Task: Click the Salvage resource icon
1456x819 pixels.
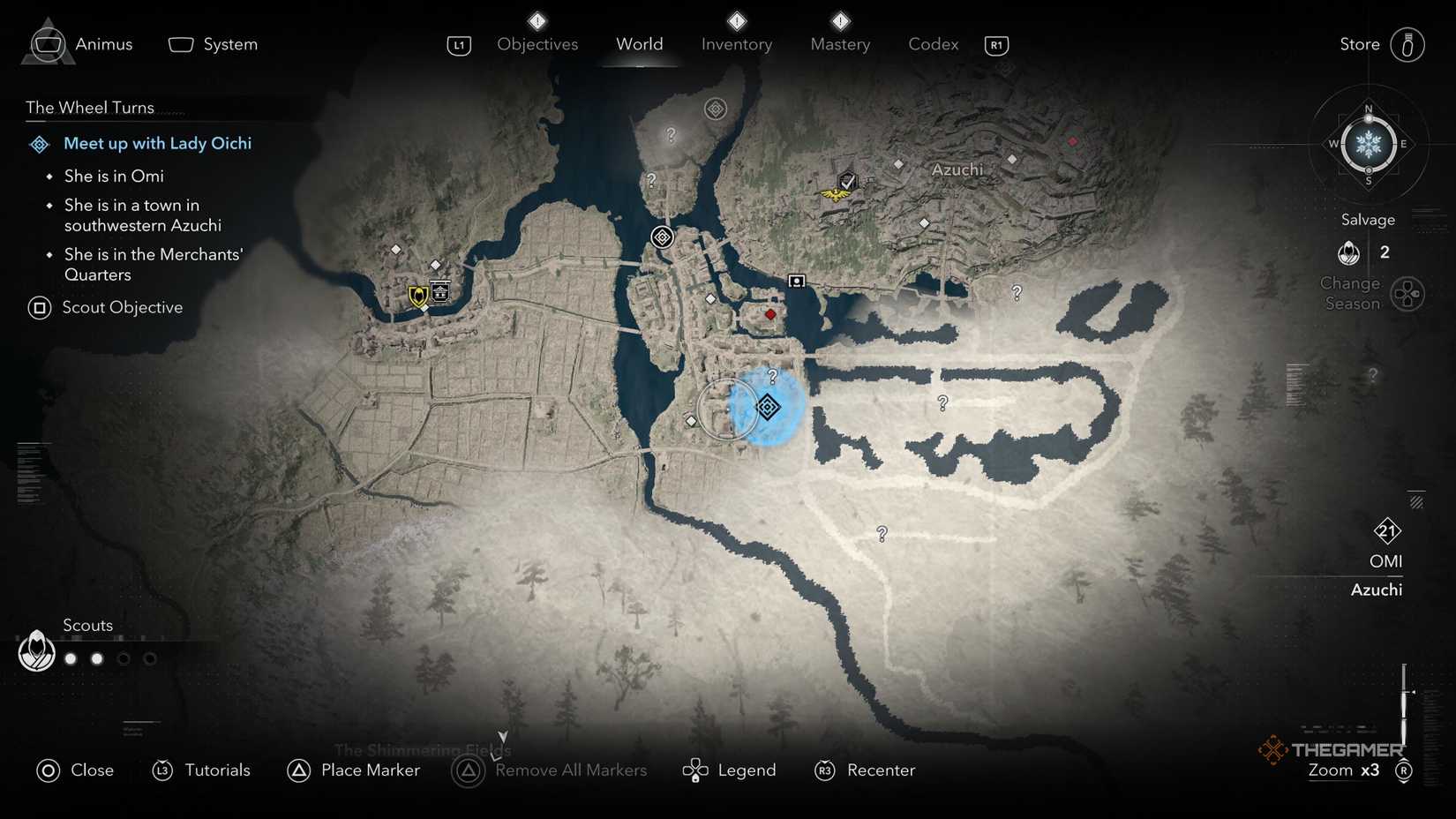Action: click(1347, 252)
